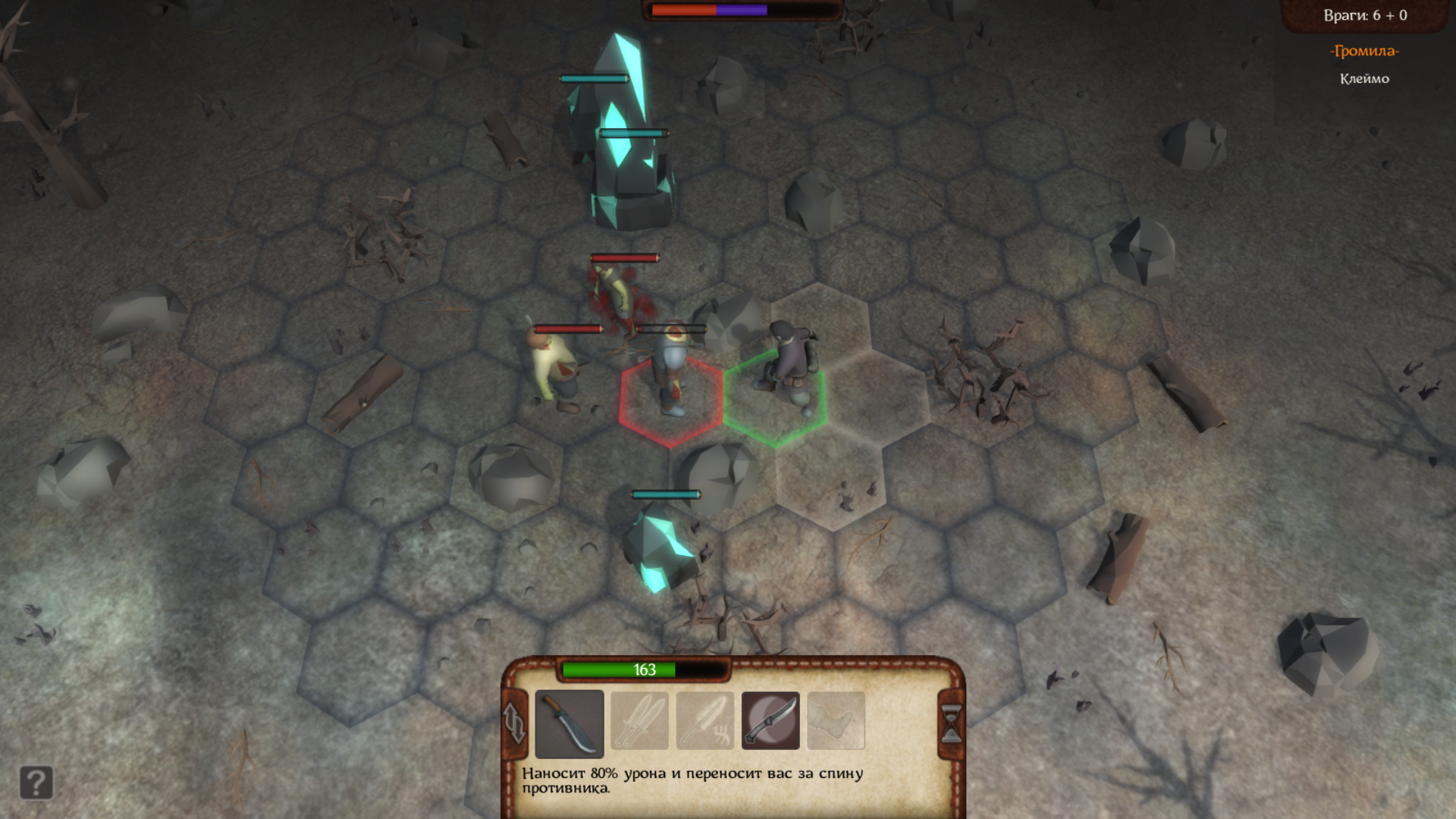End turn with the hourglass button

[951, 723]
